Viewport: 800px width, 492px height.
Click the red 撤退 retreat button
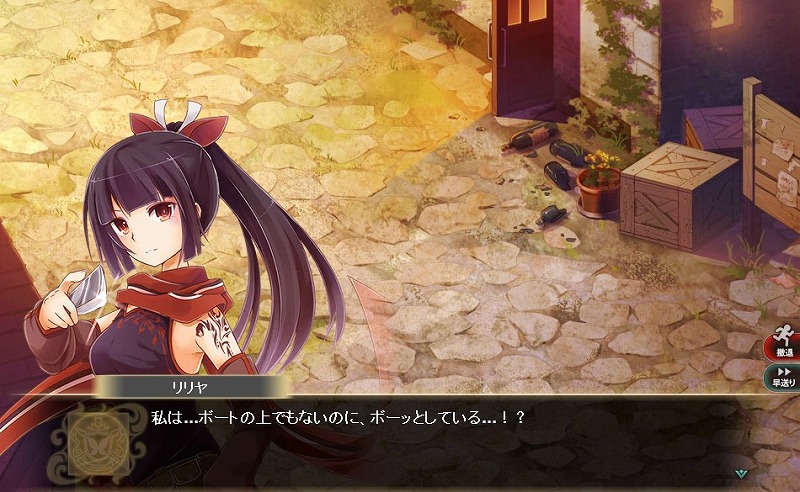pyautogui.click(x=781, y=347)
